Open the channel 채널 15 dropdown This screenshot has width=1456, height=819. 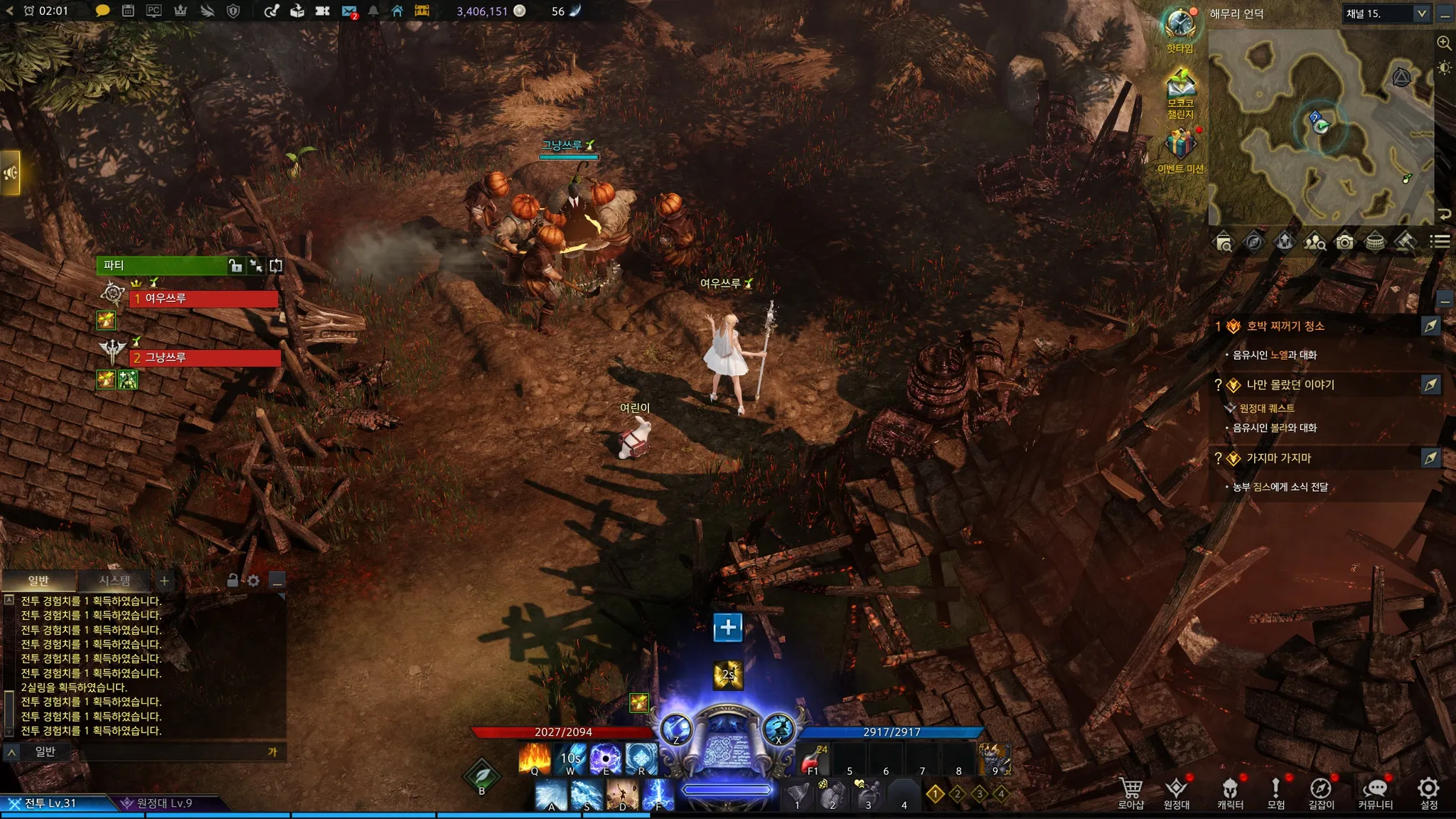pos(1386,14)
